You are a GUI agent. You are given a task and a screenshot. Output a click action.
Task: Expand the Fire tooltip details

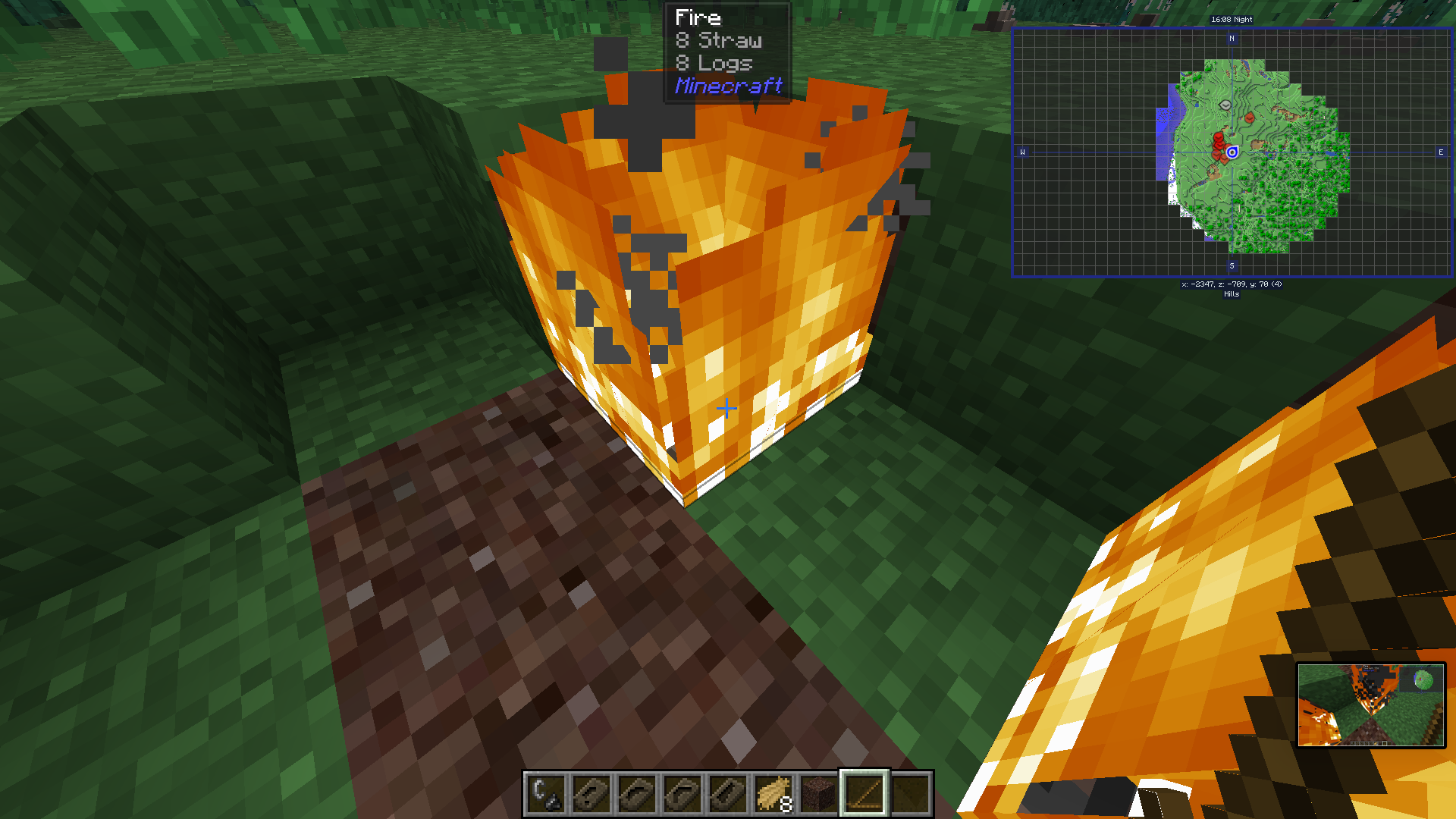(698, 17)
